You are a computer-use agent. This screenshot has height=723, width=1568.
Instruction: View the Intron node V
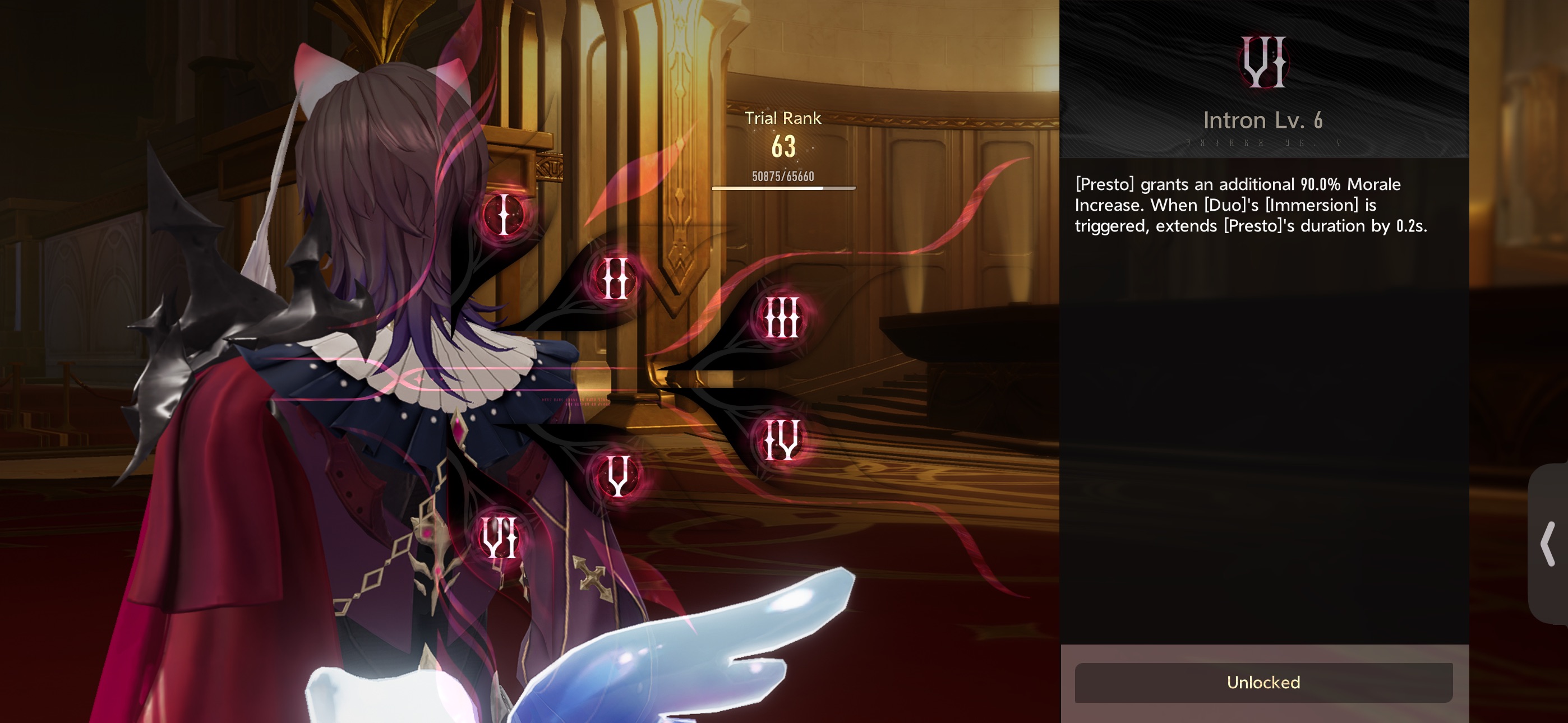[x=617, y=476]
